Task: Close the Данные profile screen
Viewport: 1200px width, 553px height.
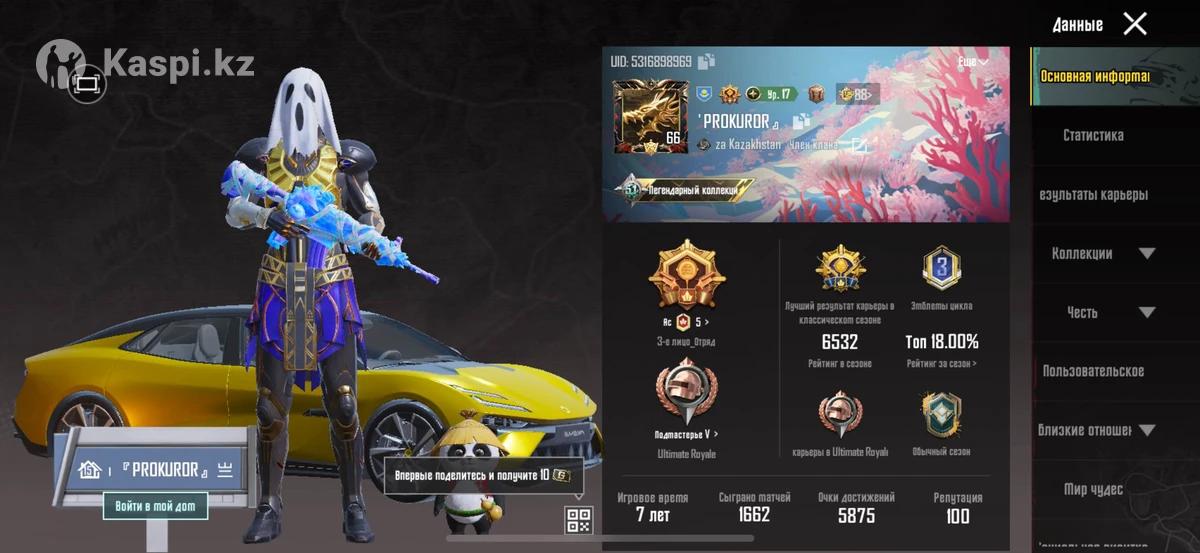Action: click(x=1135, y=24)
